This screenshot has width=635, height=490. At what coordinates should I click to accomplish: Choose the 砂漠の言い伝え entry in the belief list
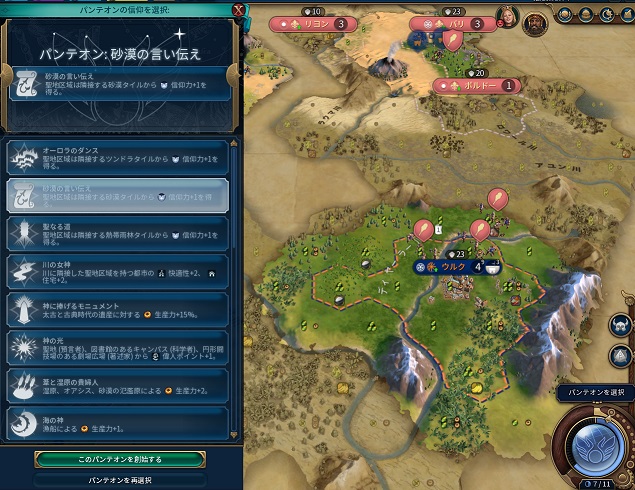coord(120,192)
